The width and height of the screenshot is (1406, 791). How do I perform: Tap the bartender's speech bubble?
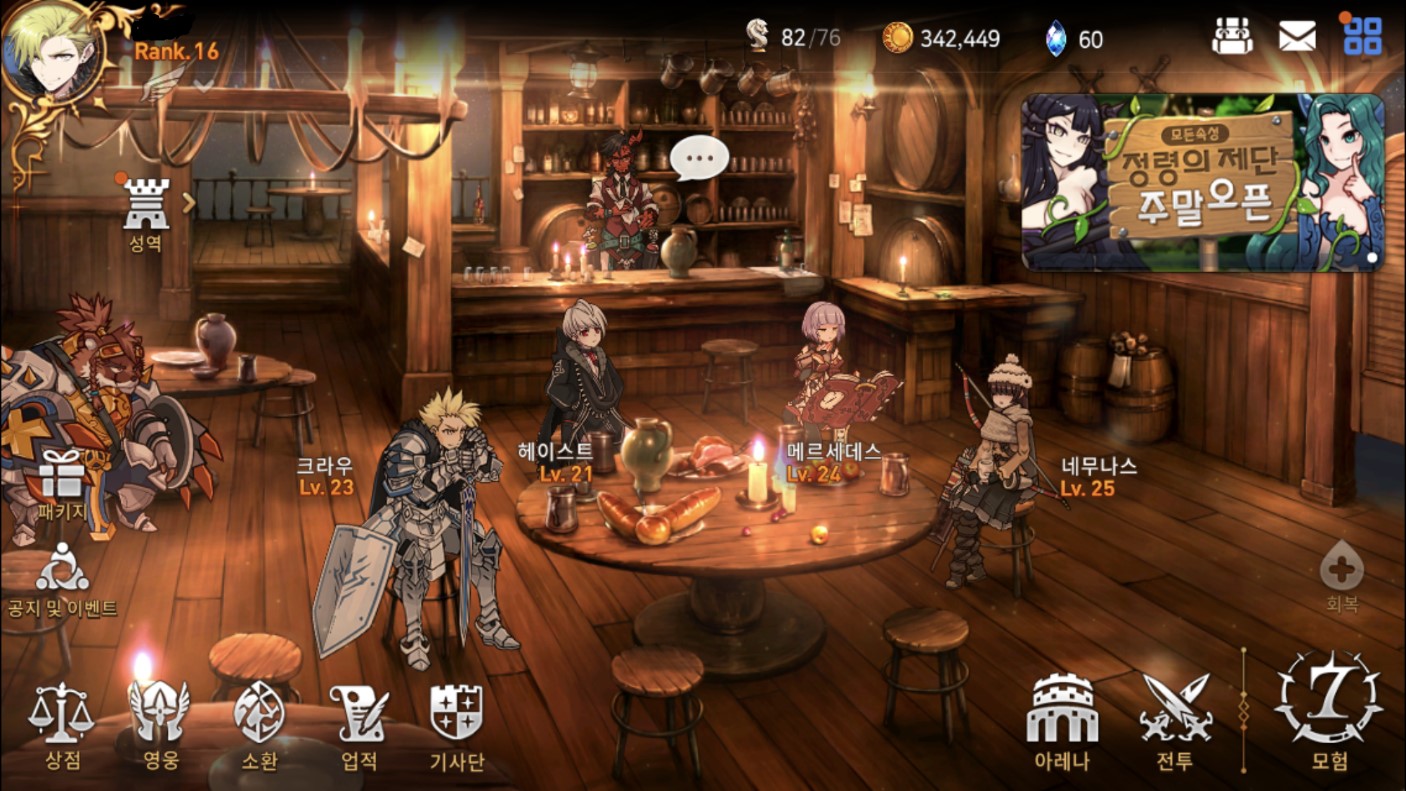698,157
